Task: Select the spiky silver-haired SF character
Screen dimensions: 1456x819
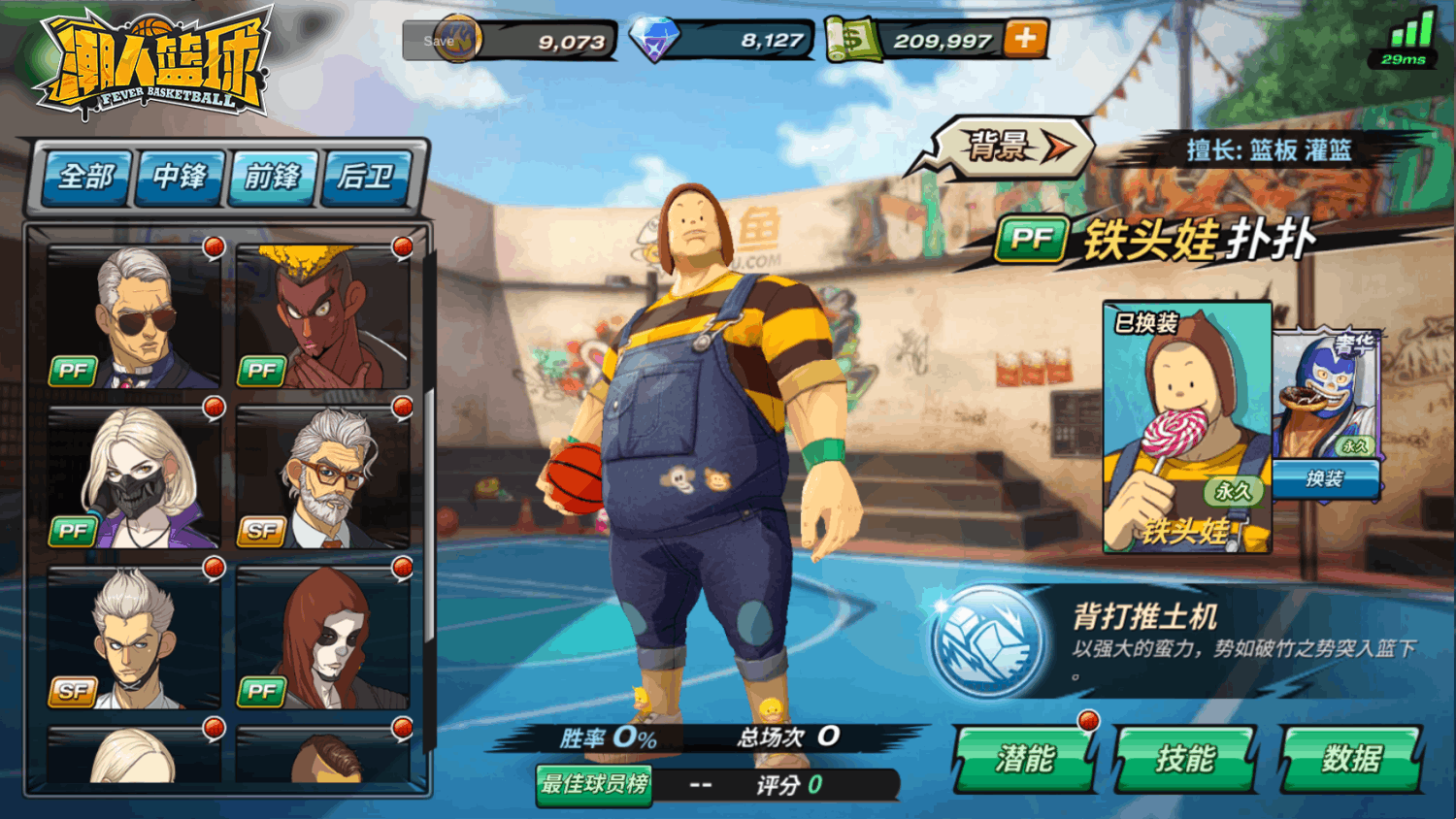Action: (x=134, y=638)
